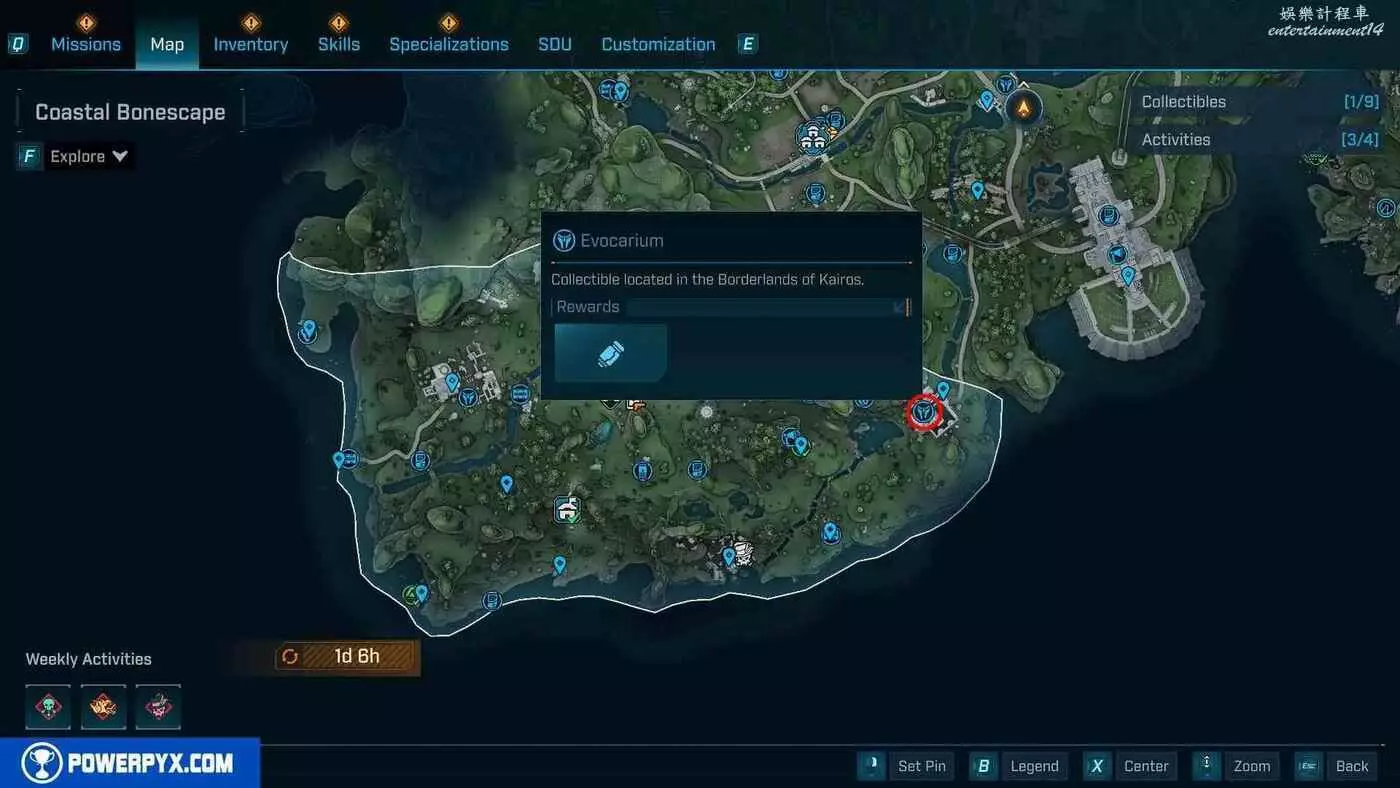Viewport: 1400px width, 788px height.
Task: Go to the Skills tab
Action: click(x=338, y=44)
